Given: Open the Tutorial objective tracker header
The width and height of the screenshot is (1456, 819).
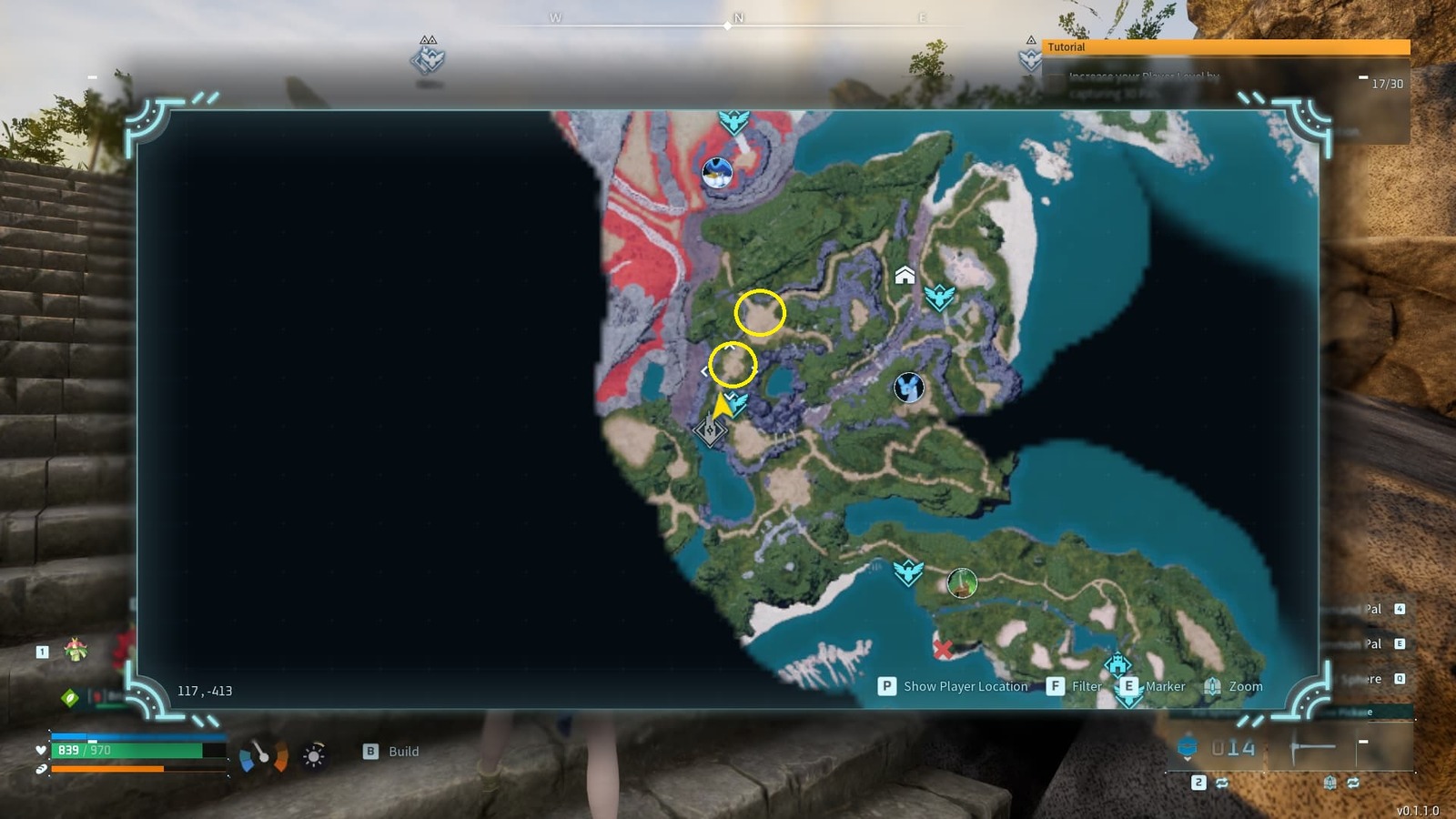Looking at the screenshot, I should tap(1225, 47).
